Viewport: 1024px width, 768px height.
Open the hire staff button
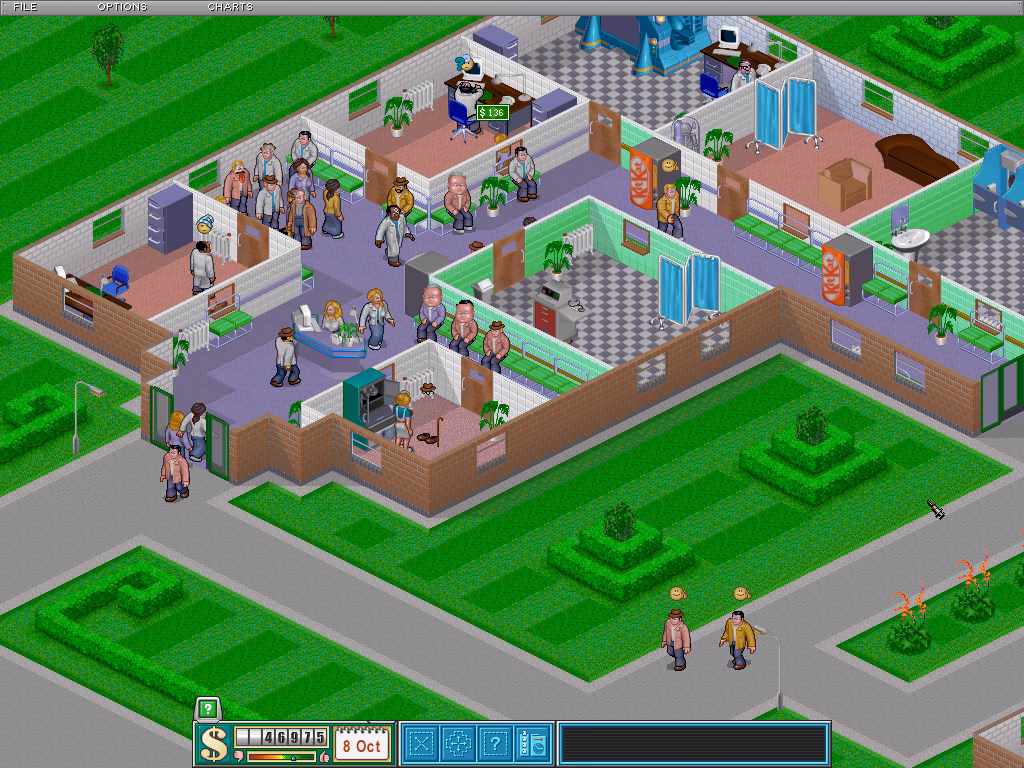click(x=534, y=744)
